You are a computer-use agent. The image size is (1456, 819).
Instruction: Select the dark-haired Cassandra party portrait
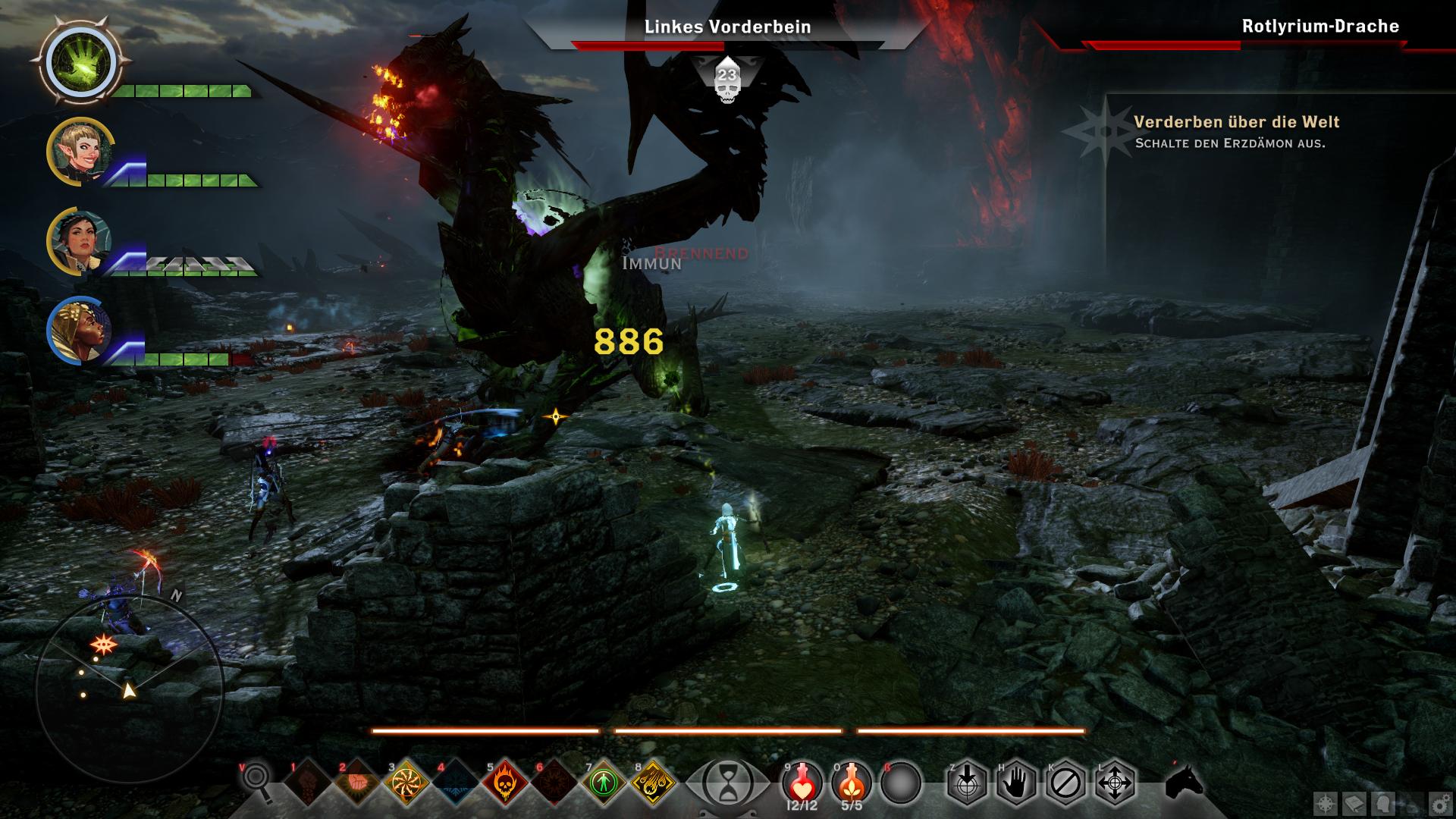80,240
